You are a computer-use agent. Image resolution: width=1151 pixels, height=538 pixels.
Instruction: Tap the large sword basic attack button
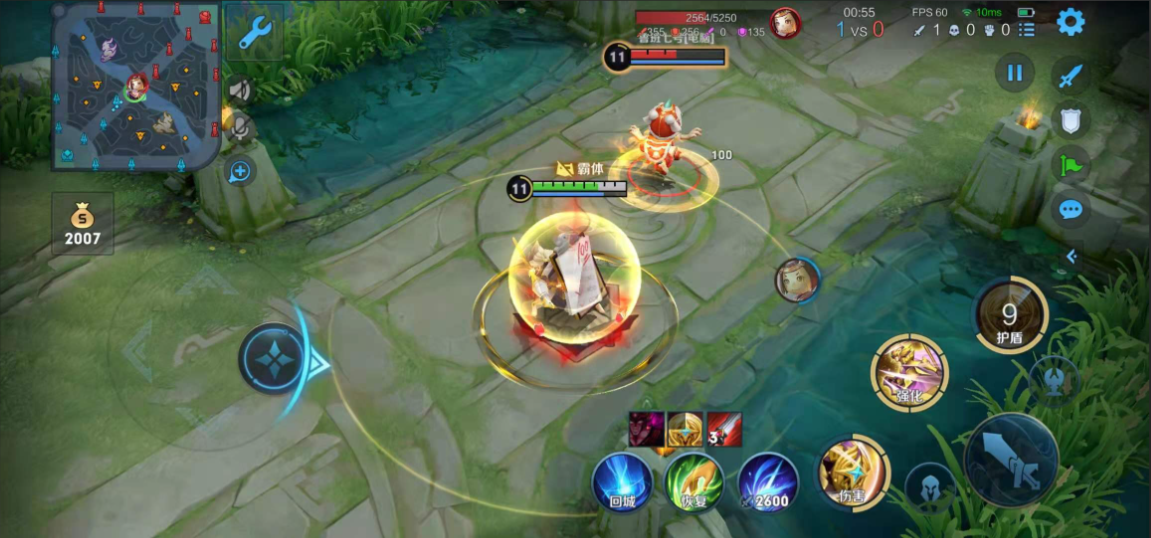click(x=1011, y=459)
